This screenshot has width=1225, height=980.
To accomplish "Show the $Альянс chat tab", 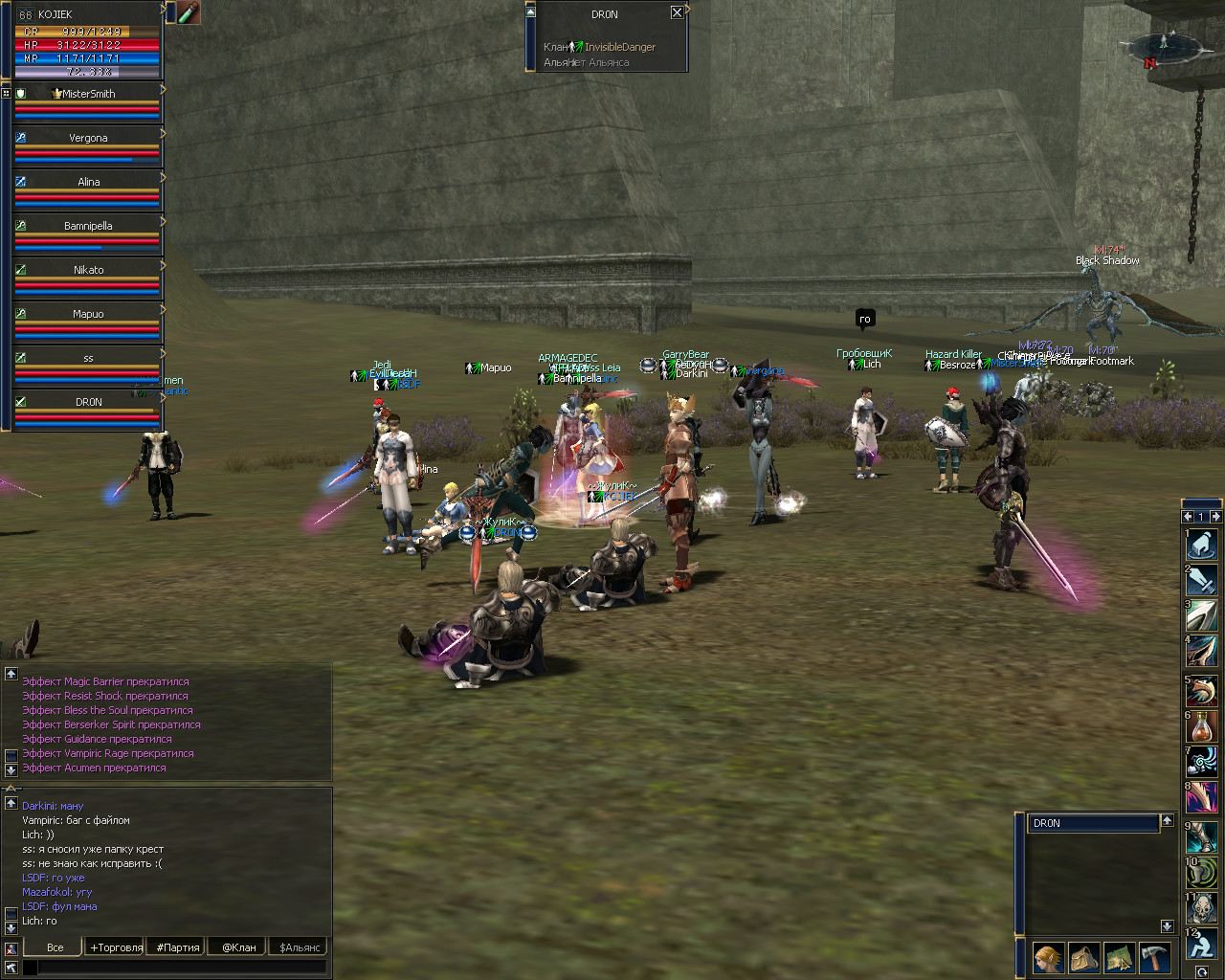I will point(300,947).
